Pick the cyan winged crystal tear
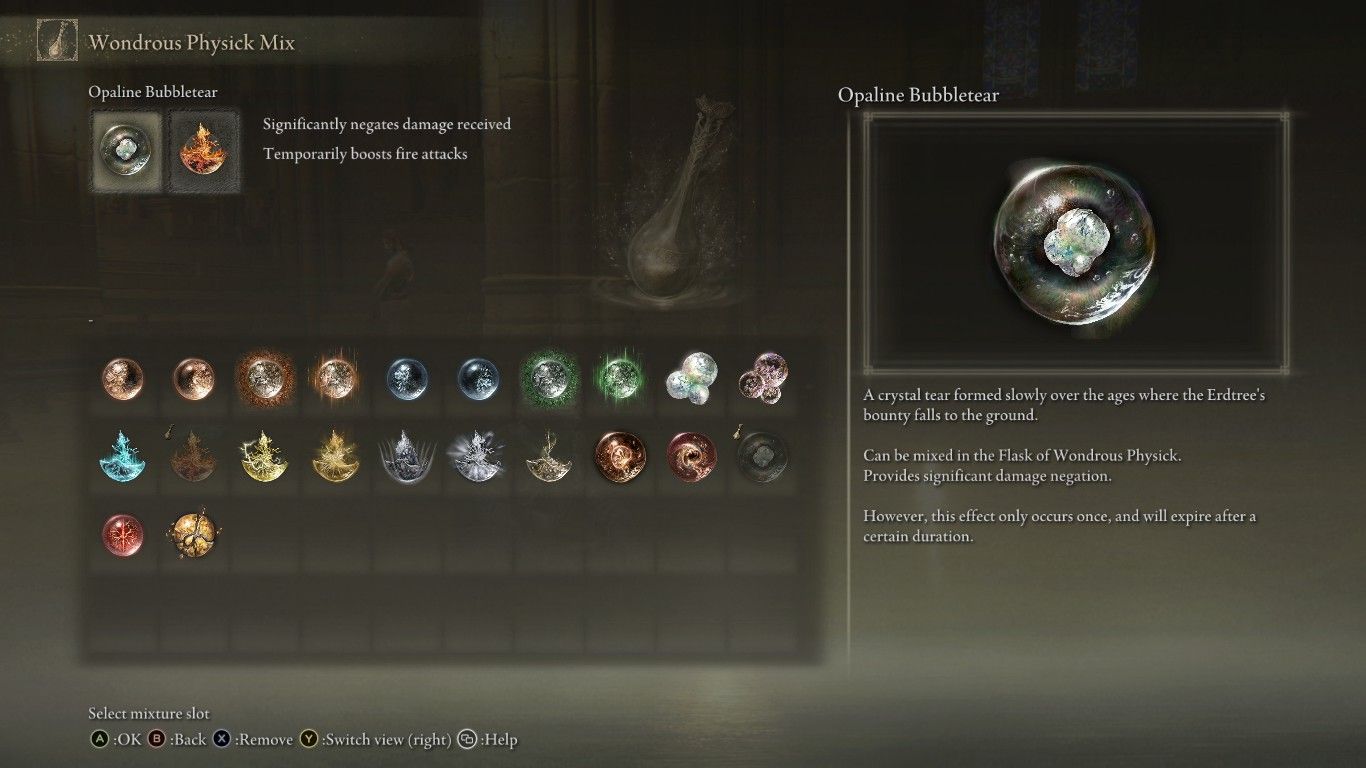Image resolution: width=1366 pixels, height=768 pixels. pyautogui.click(x=122, y=455)
